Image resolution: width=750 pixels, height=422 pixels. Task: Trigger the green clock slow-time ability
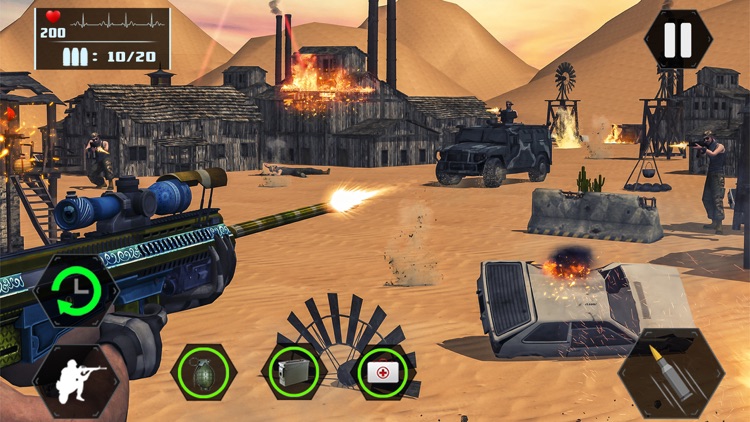[75, 292]
